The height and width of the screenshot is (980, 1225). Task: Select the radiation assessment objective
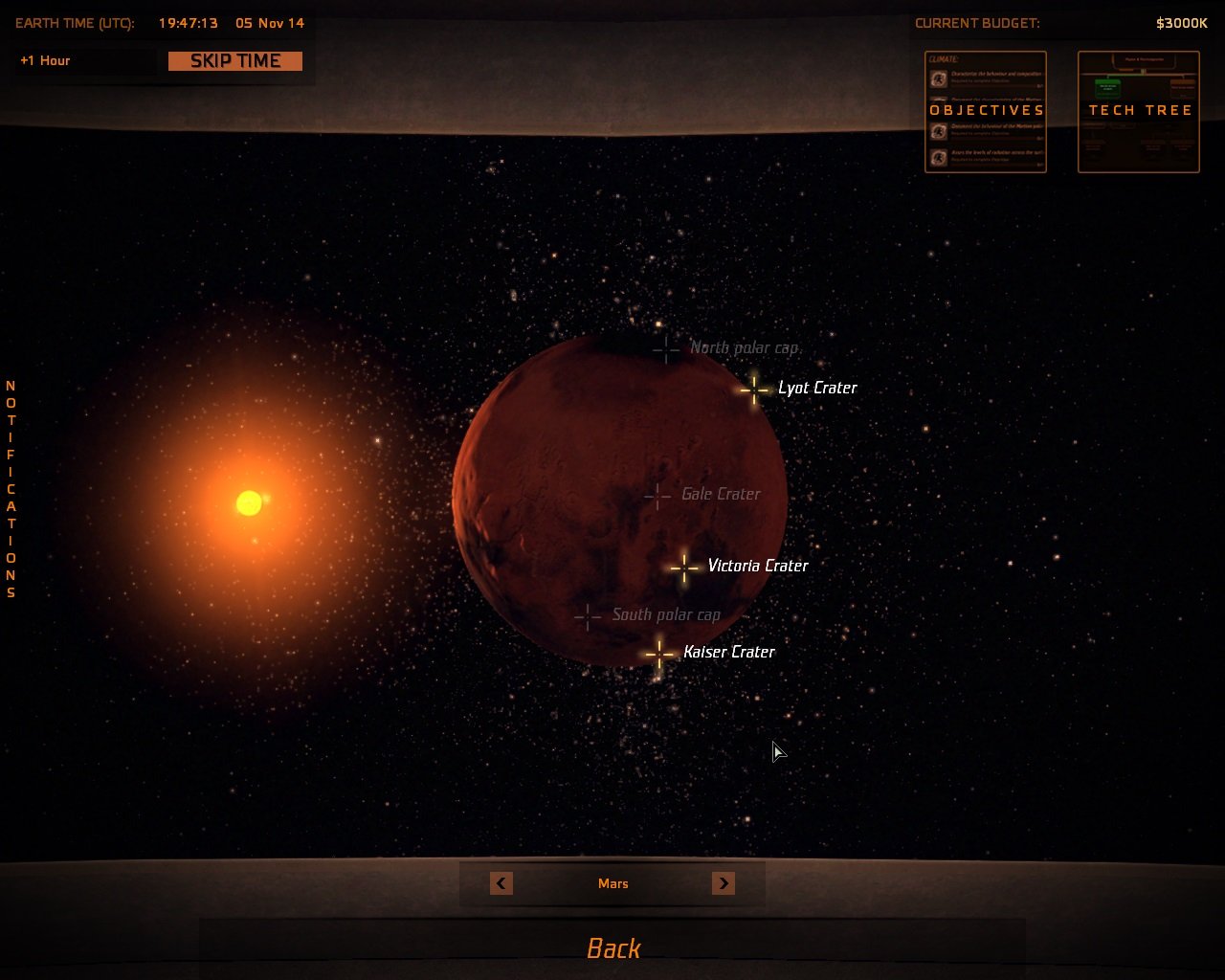click(x=986, y=156)
